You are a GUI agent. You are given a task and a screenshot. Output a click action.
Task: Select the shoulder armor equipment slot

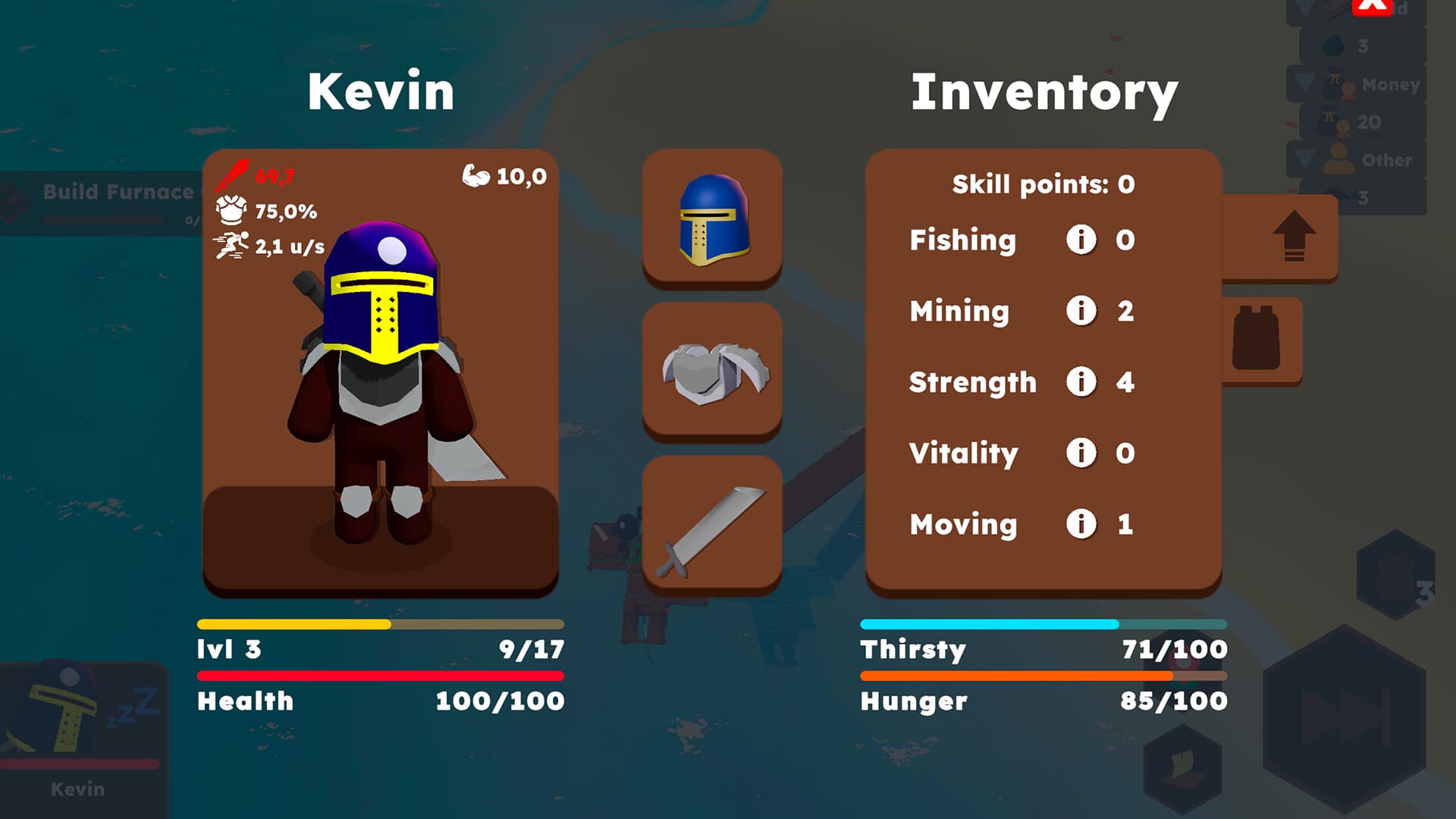point(713,369)
